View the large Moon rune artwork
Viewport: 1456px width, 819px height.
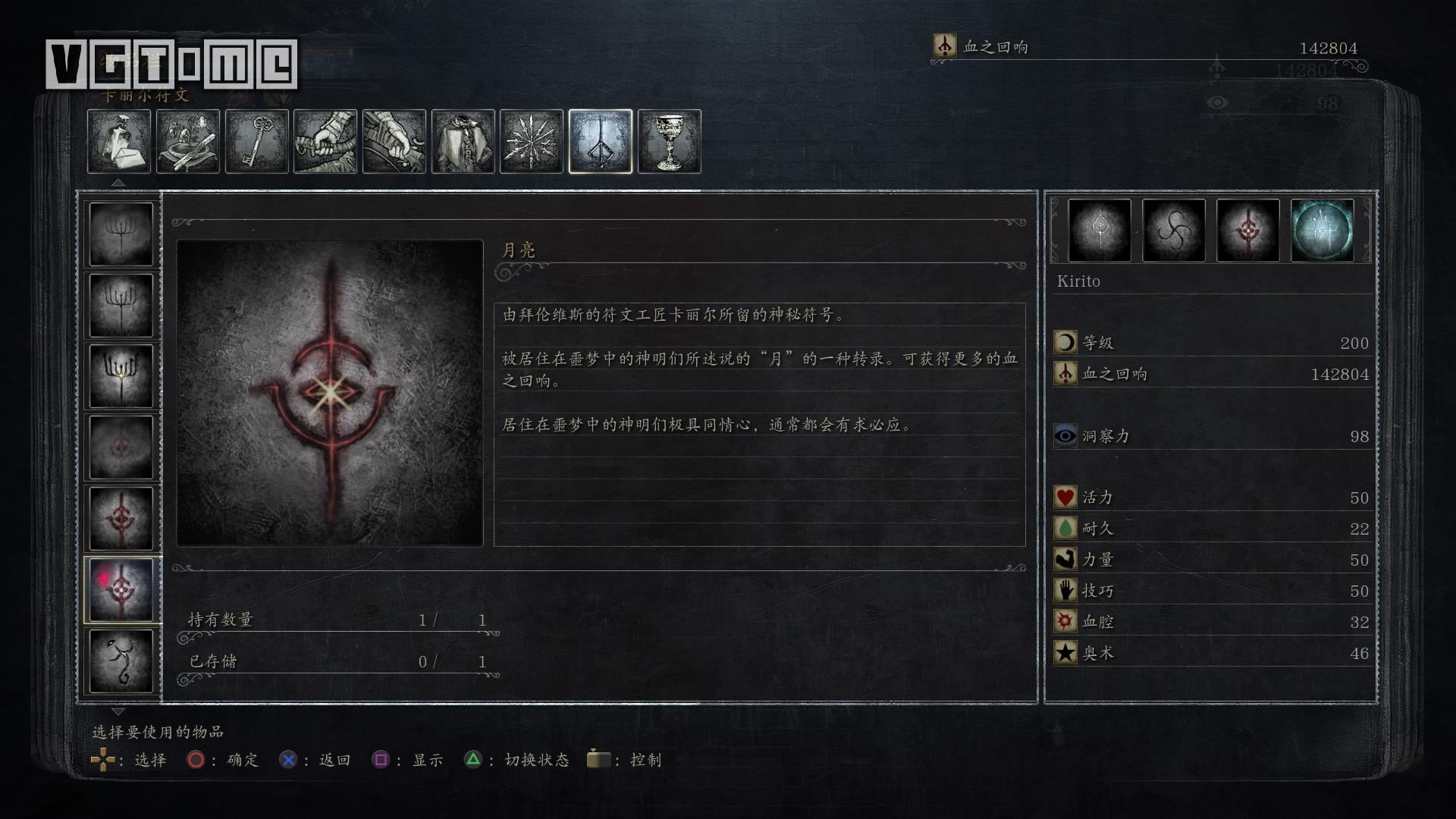pos(330,393)
